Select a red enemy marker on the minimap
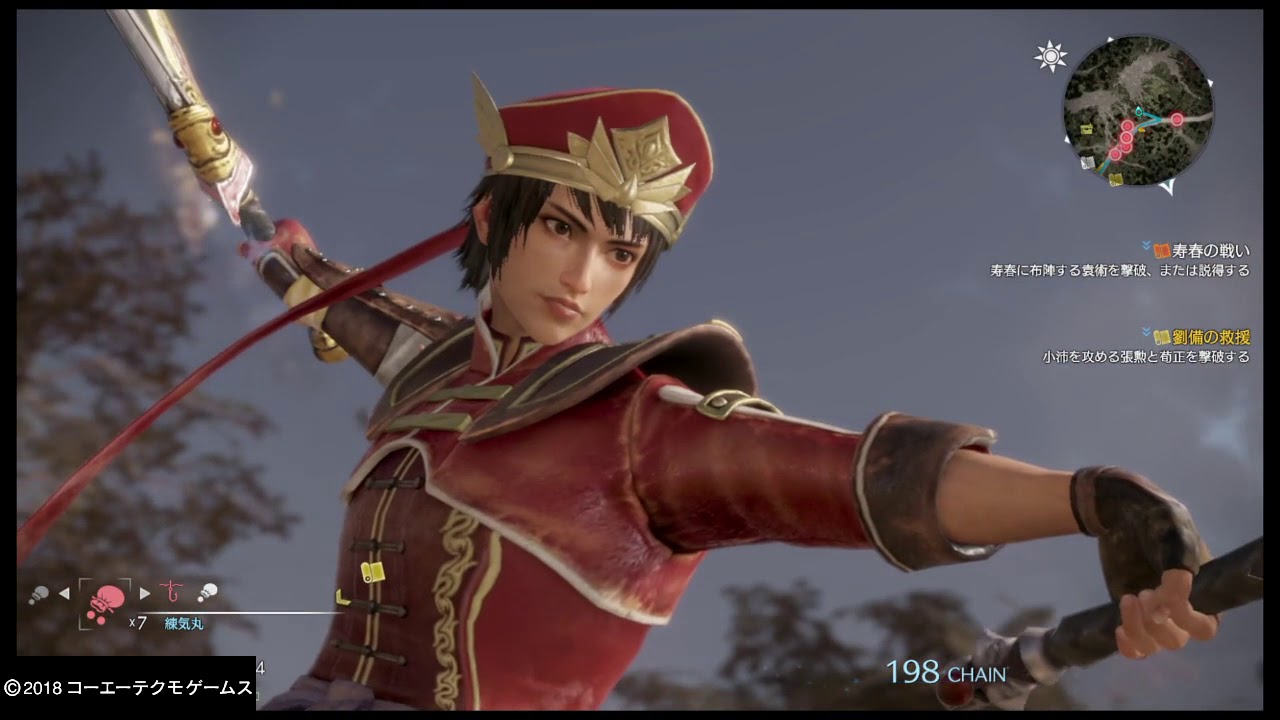 [1177, 119]
